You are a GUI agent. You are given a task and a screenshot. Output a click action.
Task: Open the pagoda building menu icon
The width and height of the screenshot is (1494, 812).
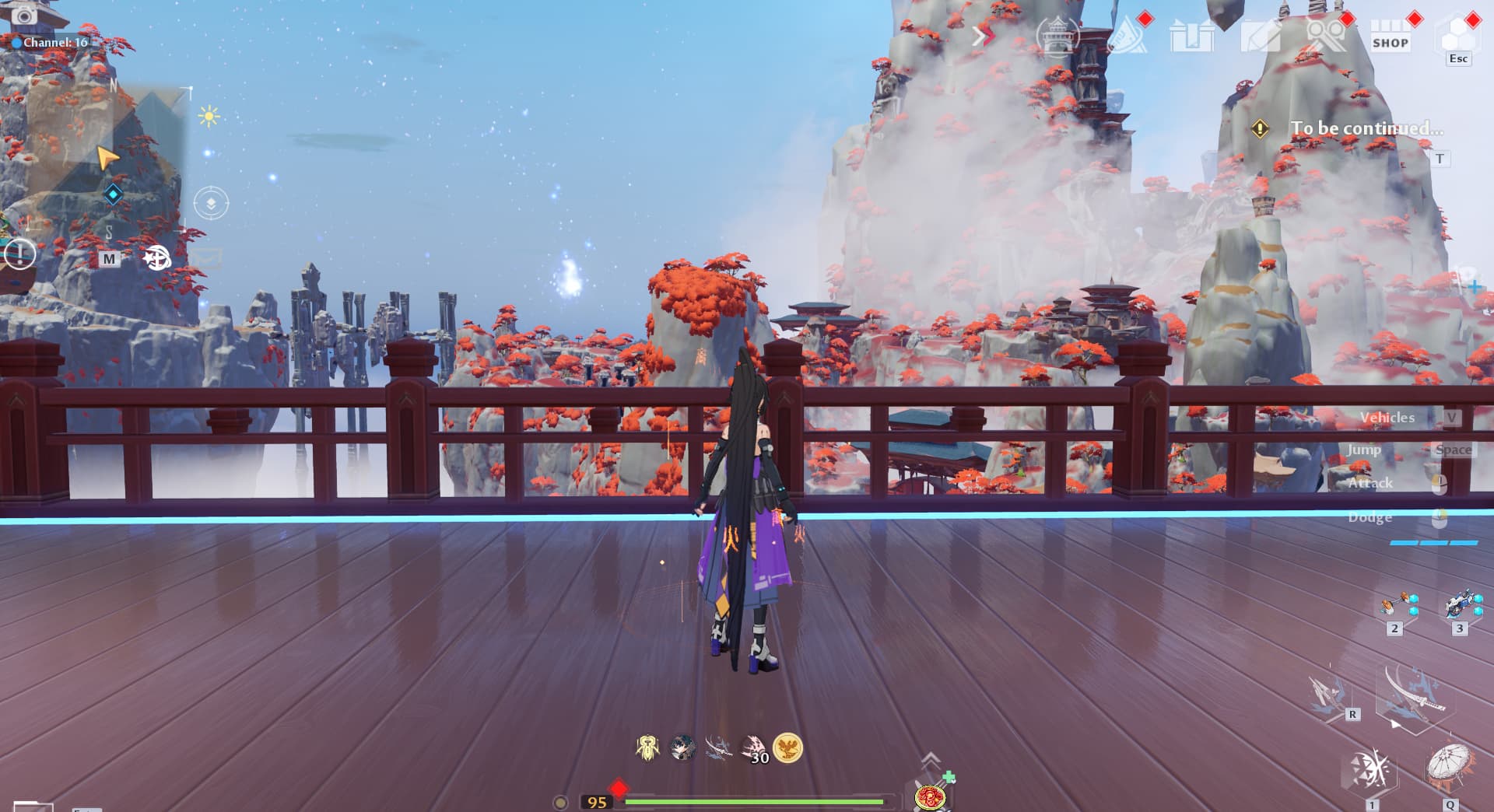click(1057, 37)
